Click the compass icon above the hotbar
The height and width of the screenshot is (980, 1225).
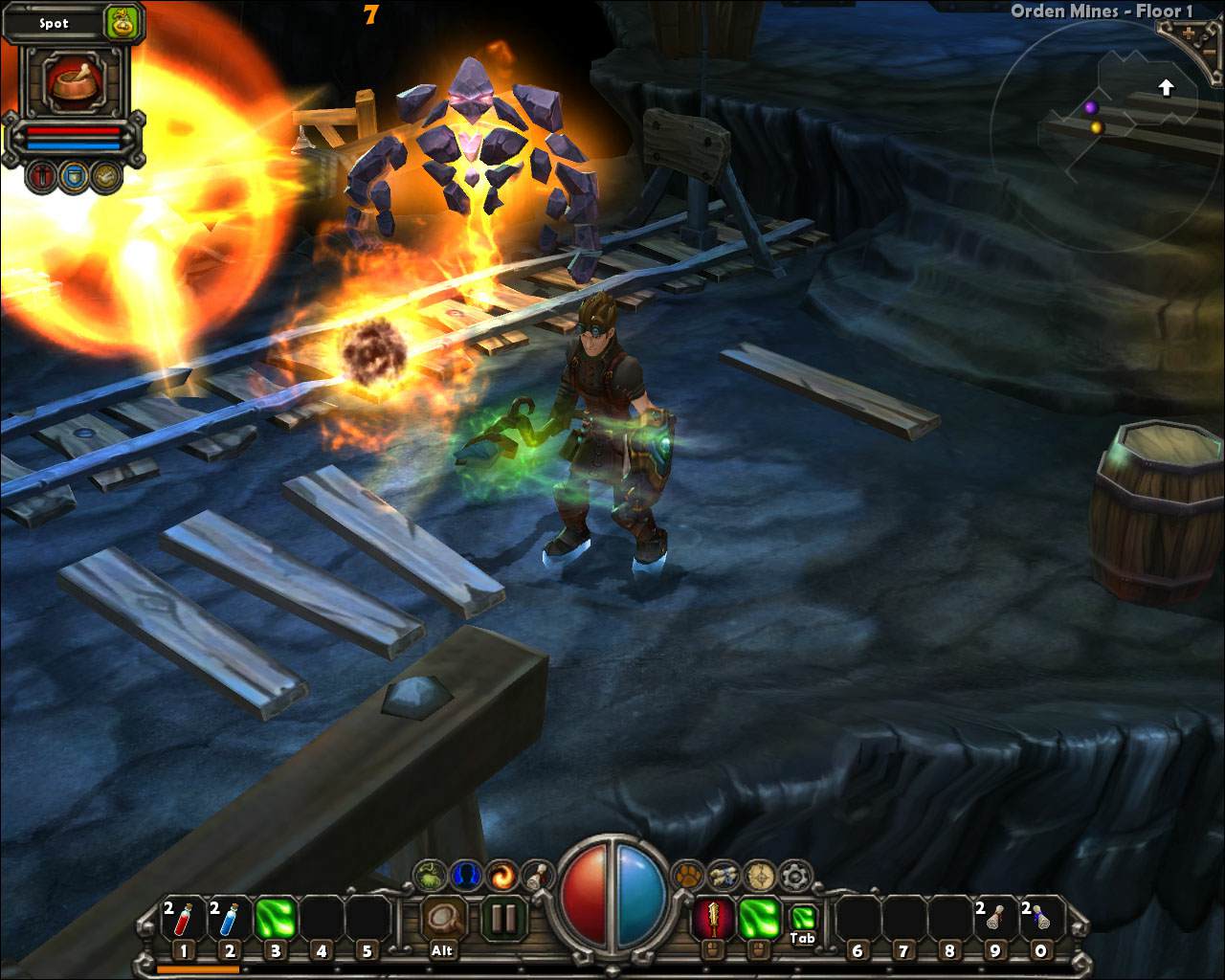click(760, 876)
